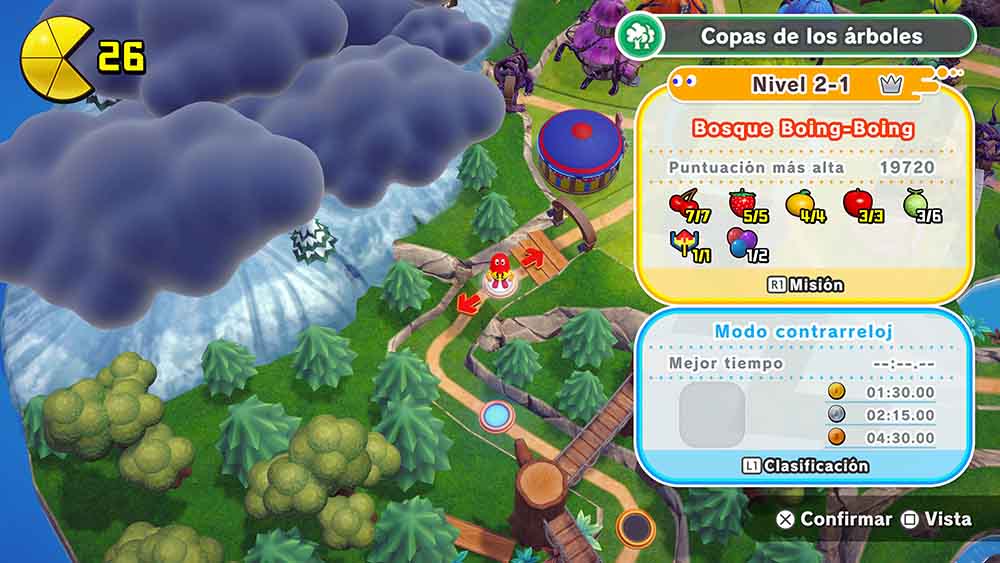Click the crown icon beside Nivel 2-1
Screen dimensions: 1000x563
(x=891, y=85)
